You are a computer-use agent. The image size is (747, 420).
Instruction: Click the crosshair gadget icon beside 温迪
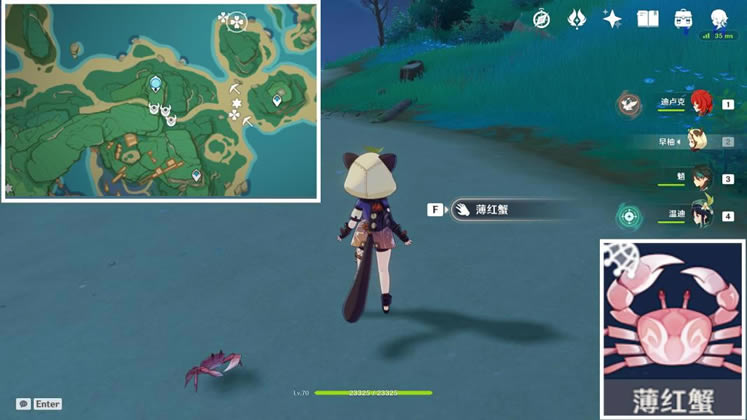coord(629,215)
